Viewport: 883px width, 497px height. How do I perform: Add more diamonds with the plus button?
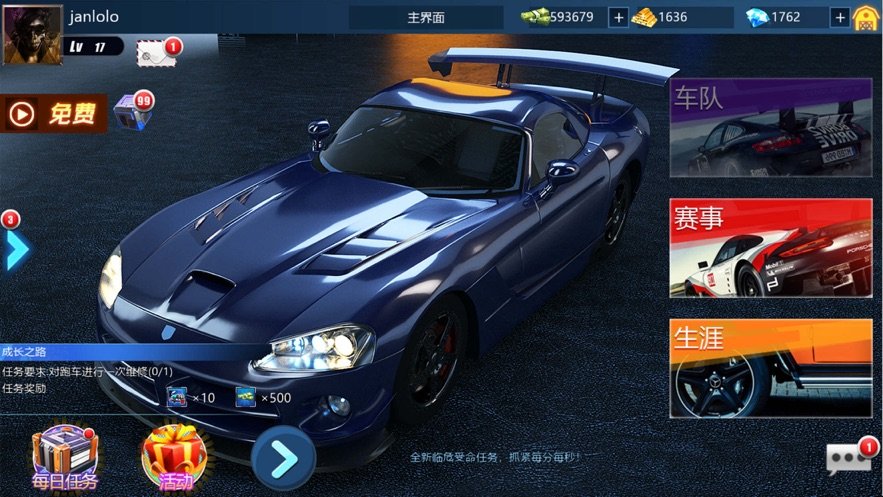838,17
